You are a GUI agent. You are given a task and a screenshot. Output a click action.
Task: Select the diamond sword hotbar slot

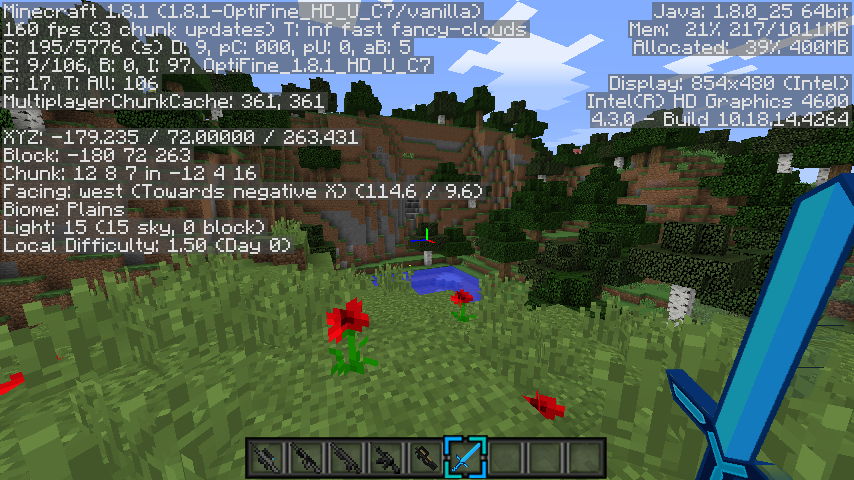coord(466,458)
